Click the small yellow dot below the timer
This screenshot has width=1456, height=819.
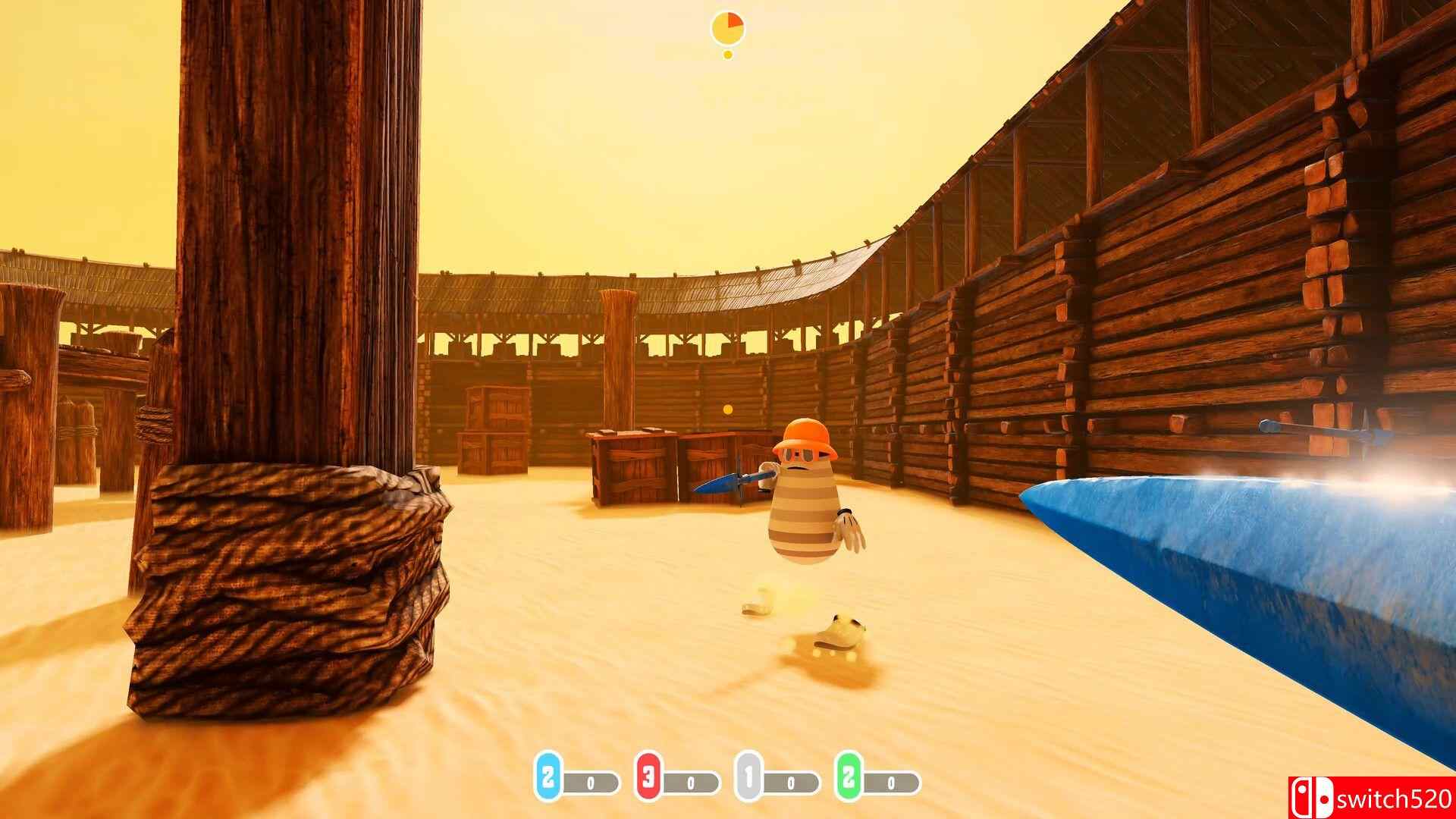point(726,55)
